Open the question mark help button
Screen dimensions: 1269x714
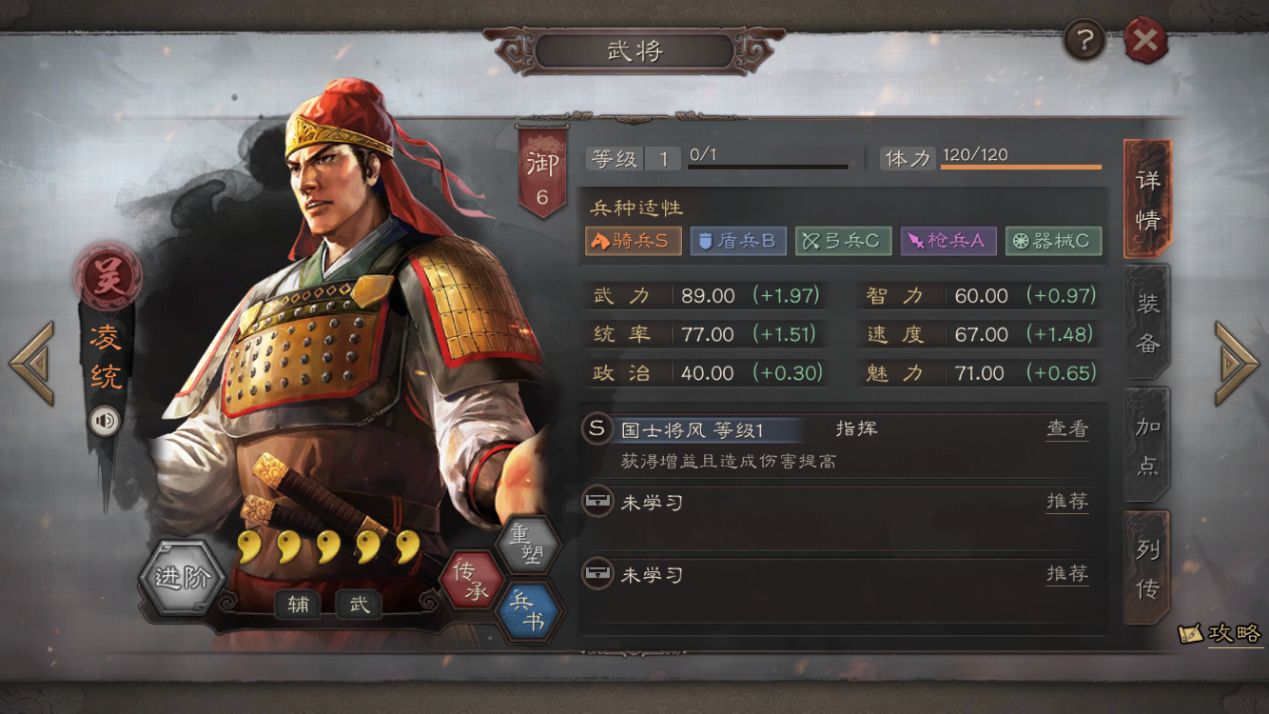tap(1084, 41)
